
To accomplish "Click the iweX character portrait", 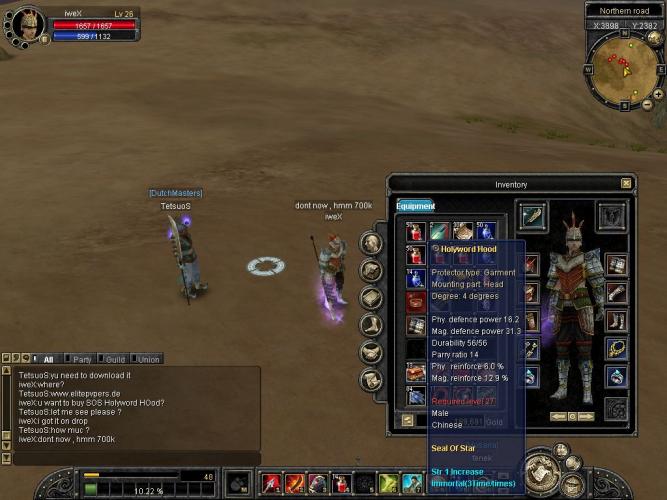I will point(26,24).
